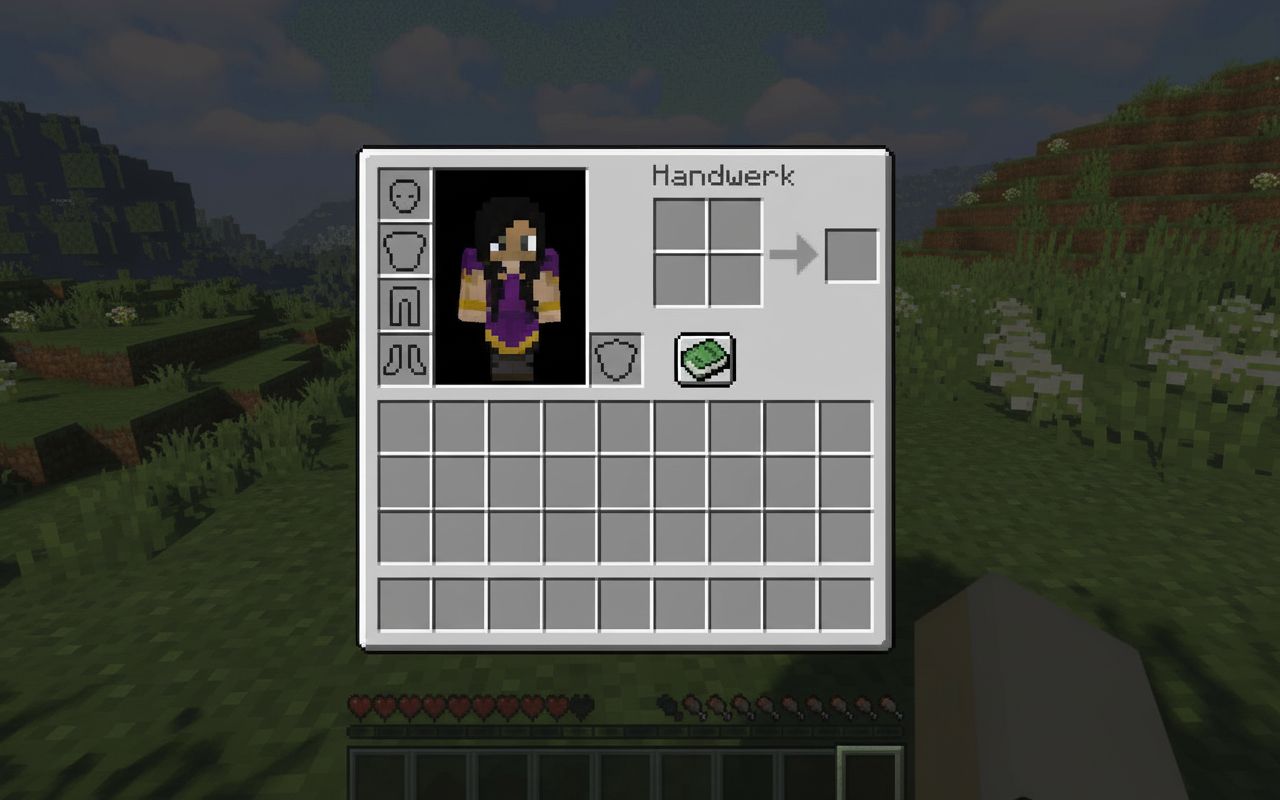Click the empty helmet armor slot

pos(406,196)
